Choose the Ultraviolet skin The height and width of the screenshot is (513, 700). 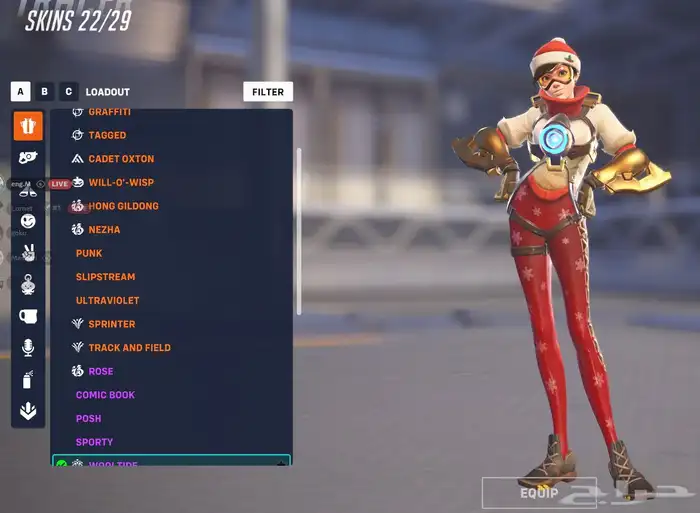coord(107,301)
